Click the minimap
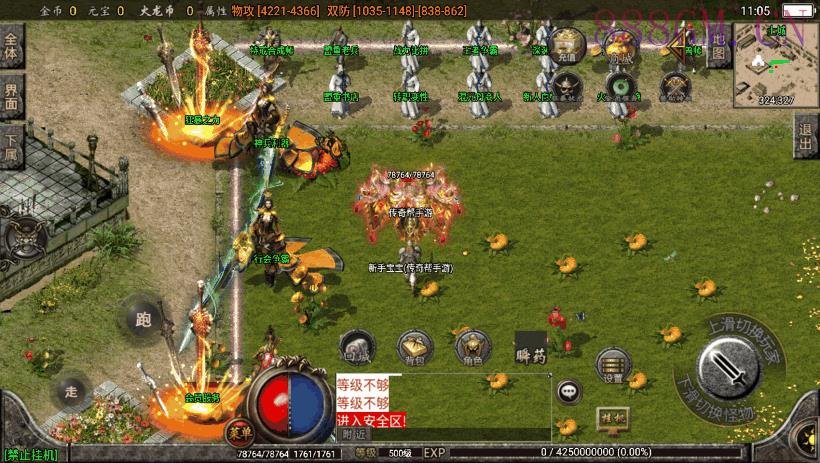 (775, 63)
